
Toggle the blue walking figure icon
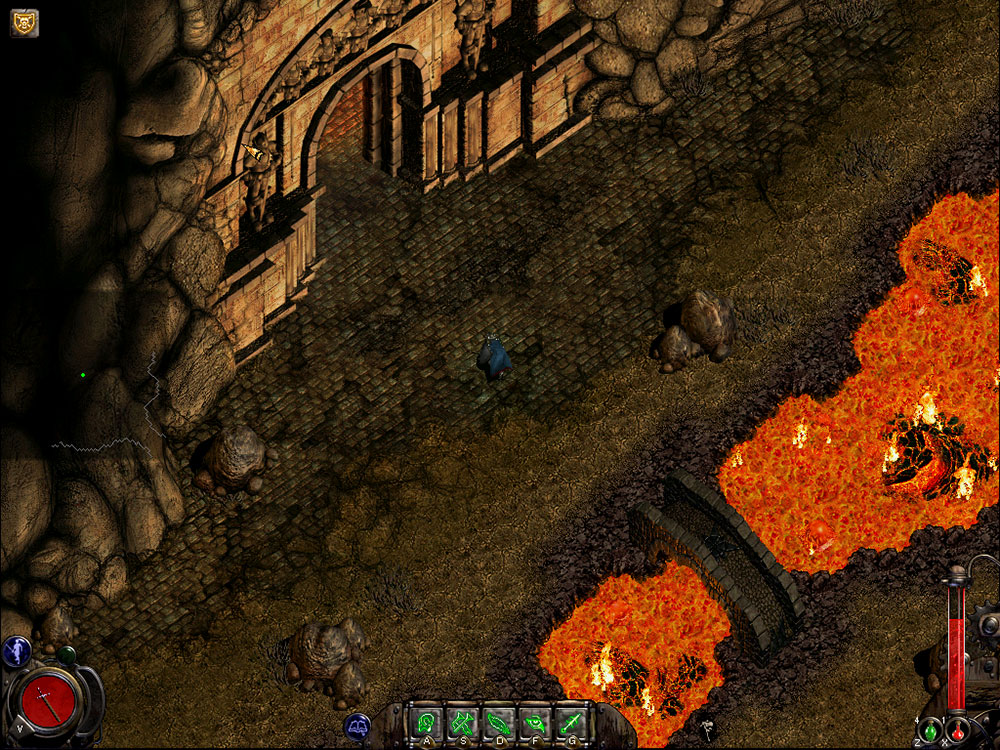point(16,651)
